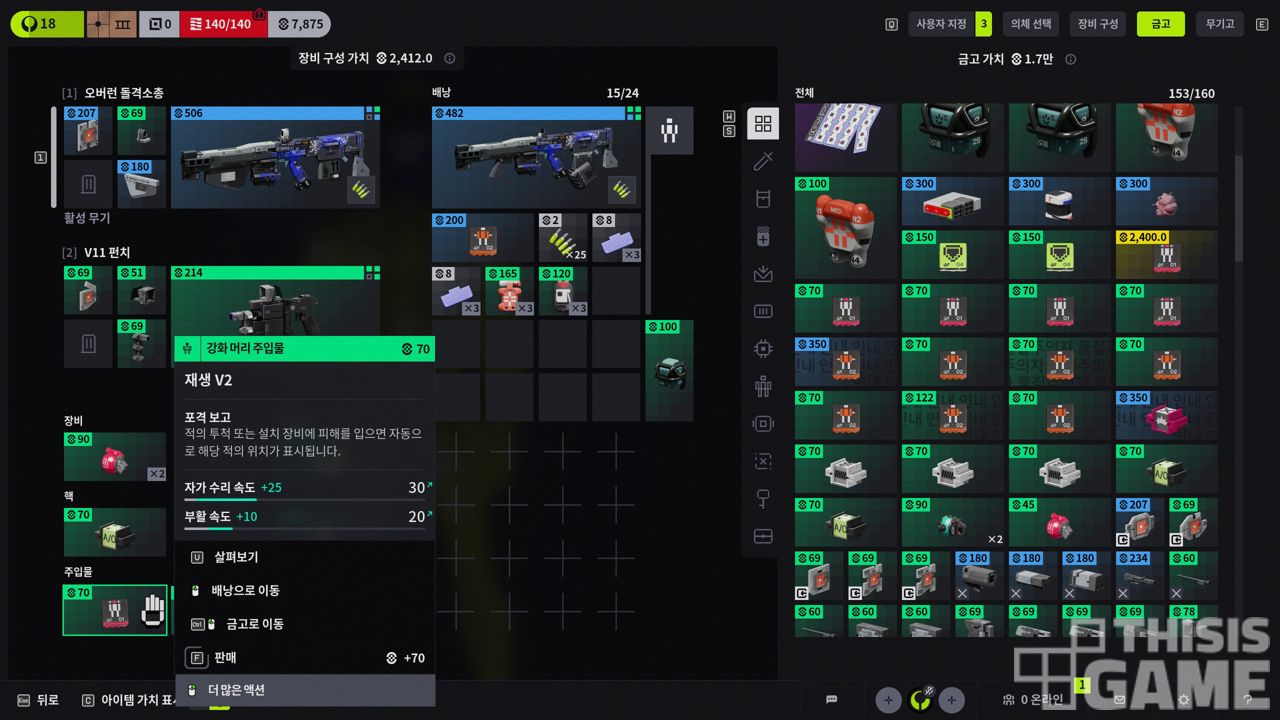Screen dimensions: 1280x720
Task: Click the all-items grid filter icon
Action: [x=763, y=124]
